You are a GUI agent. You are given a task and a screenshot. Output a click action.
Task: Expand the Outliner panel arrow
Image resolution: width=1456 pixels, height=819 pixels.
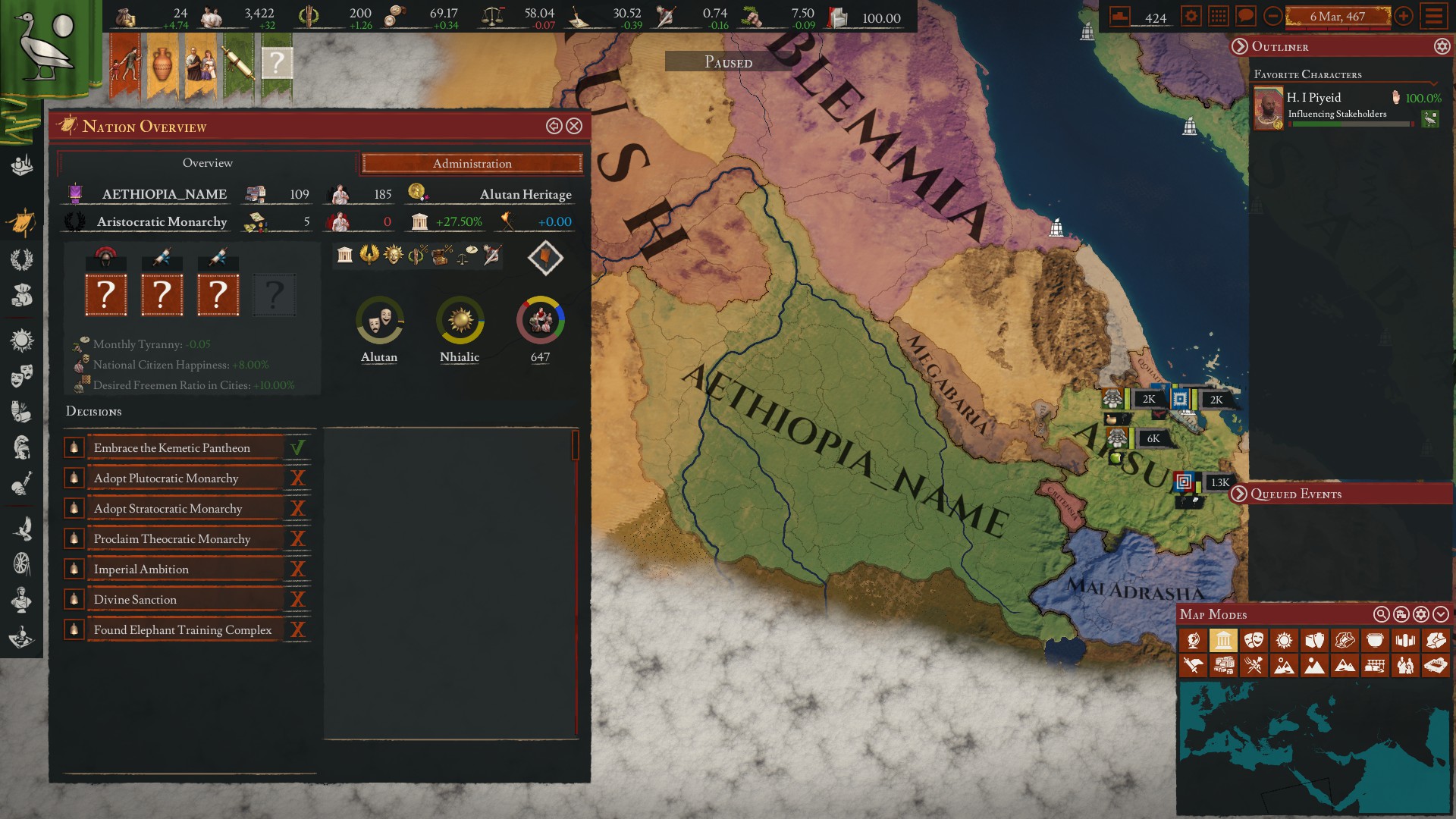click(1241, 46)
